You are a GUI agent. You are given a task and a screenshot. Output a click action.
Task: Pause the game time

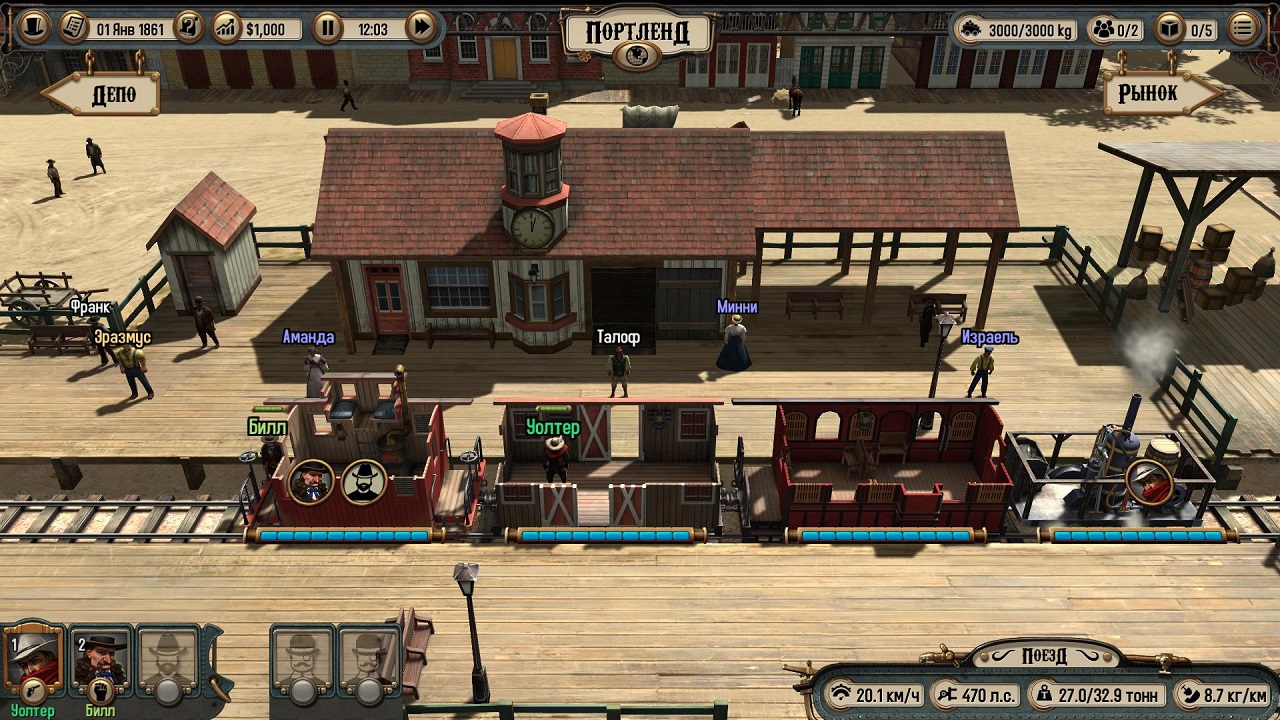click(x=327, y=28)
